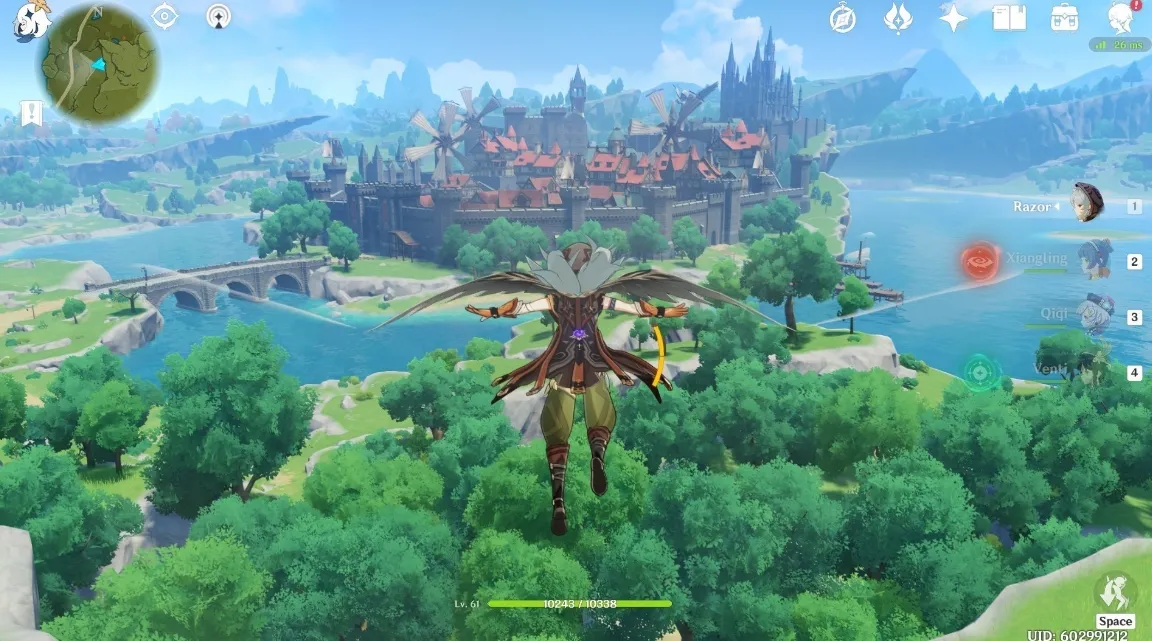Open the quest log bookmark icon
Screen dimensions: 1152x641
click(31, 113)
